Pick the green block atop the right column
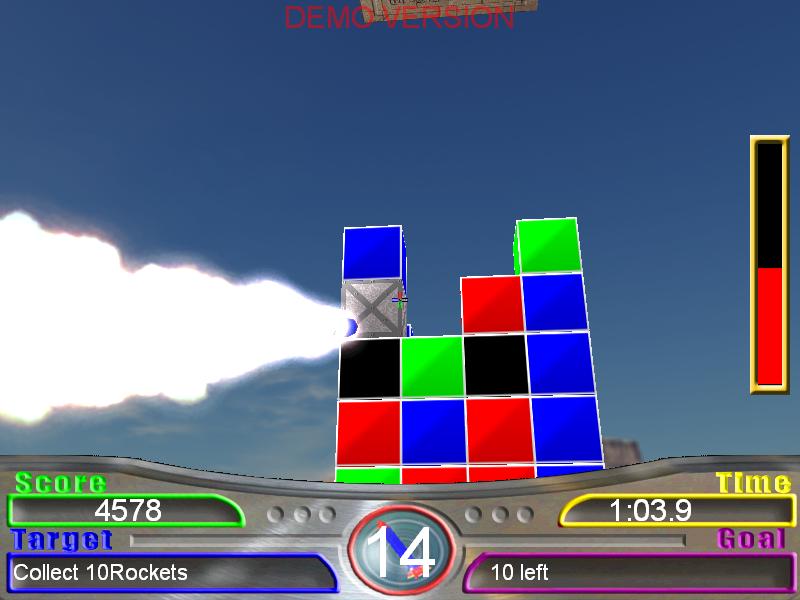This screenshot has width=800, height=600. pos(548,246)
